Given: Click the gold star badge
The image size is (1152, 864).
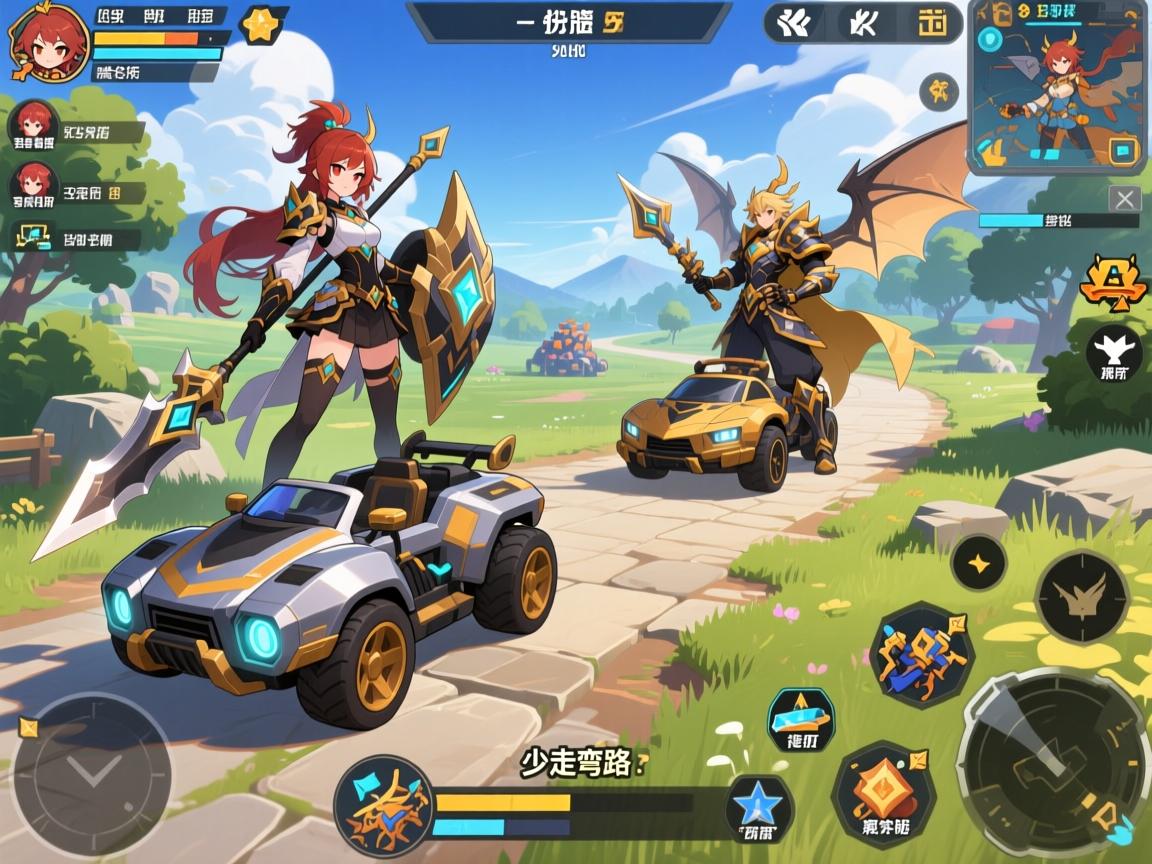Looking at the screenshot, I should 261,26.
